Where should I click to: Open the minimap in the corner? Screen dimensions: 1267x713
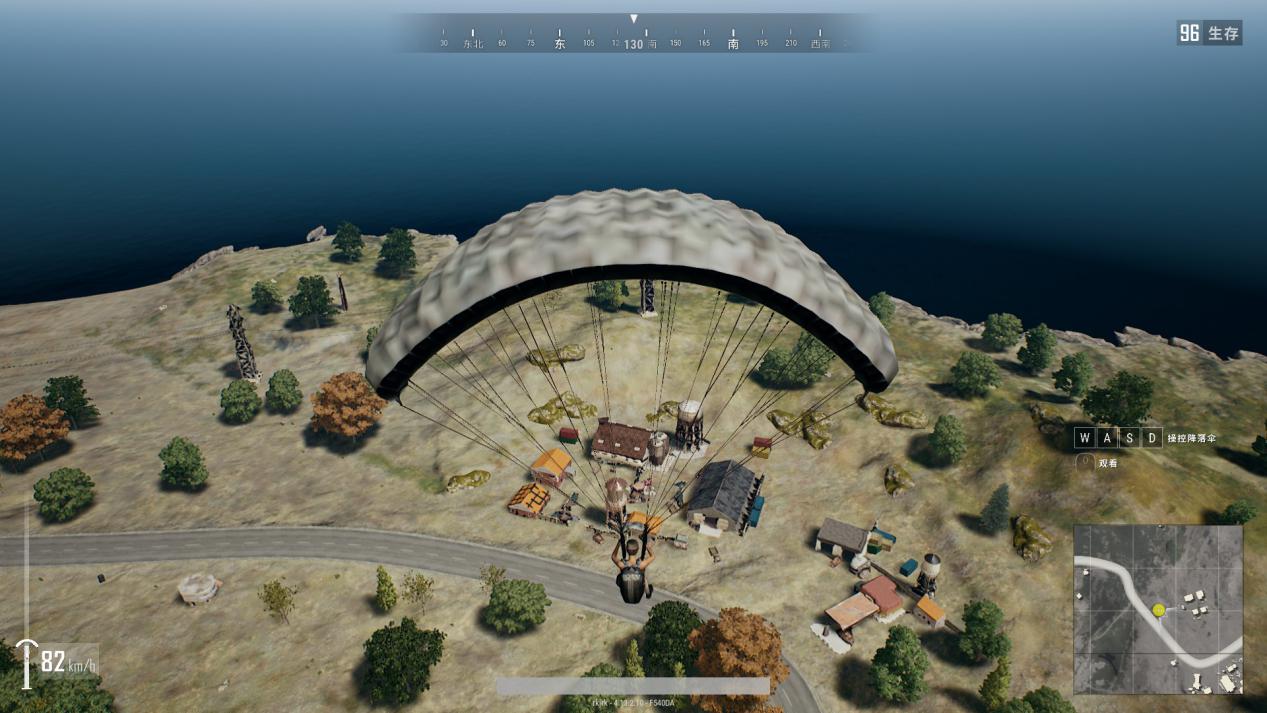pos(1158,609)
